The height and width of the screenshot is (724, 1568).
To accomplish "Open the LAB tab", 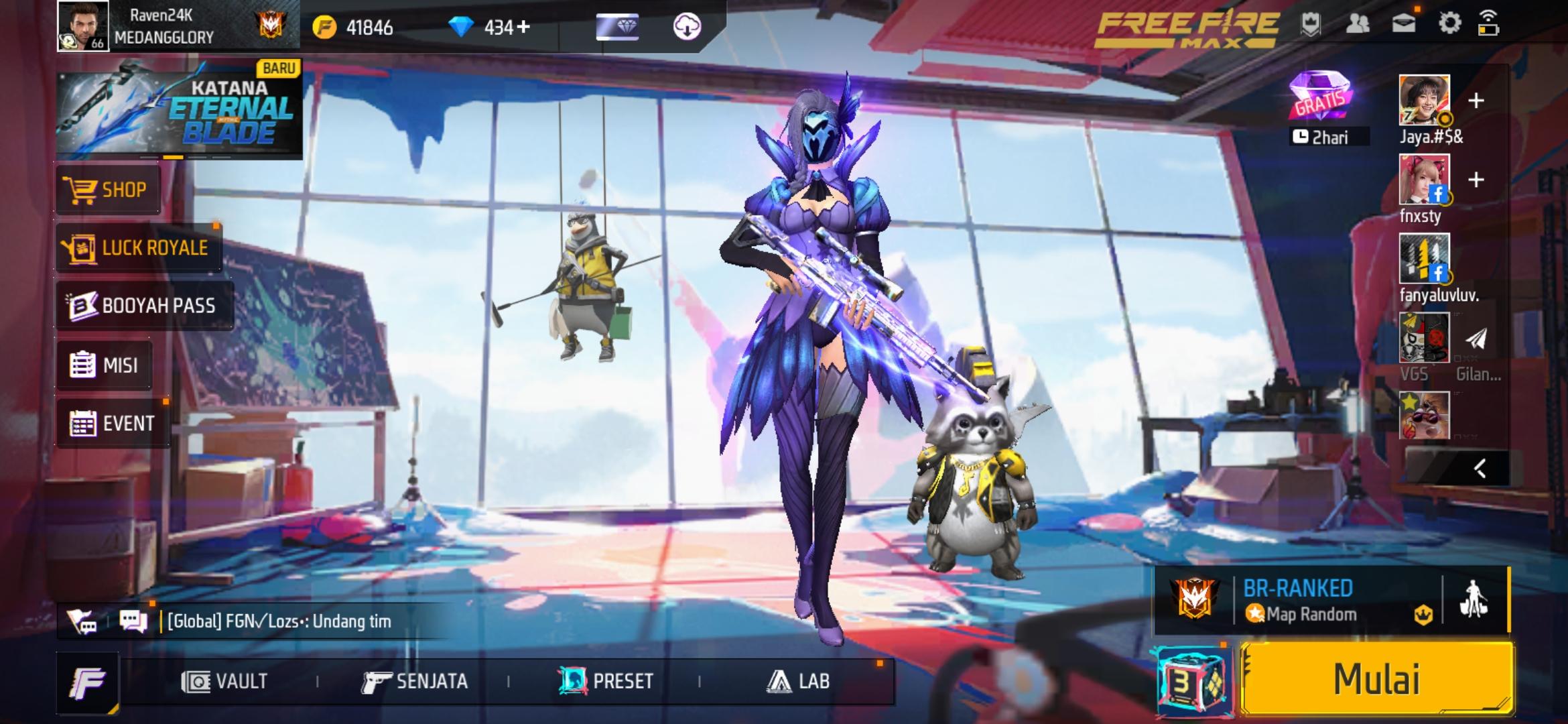I will (797, 682).
